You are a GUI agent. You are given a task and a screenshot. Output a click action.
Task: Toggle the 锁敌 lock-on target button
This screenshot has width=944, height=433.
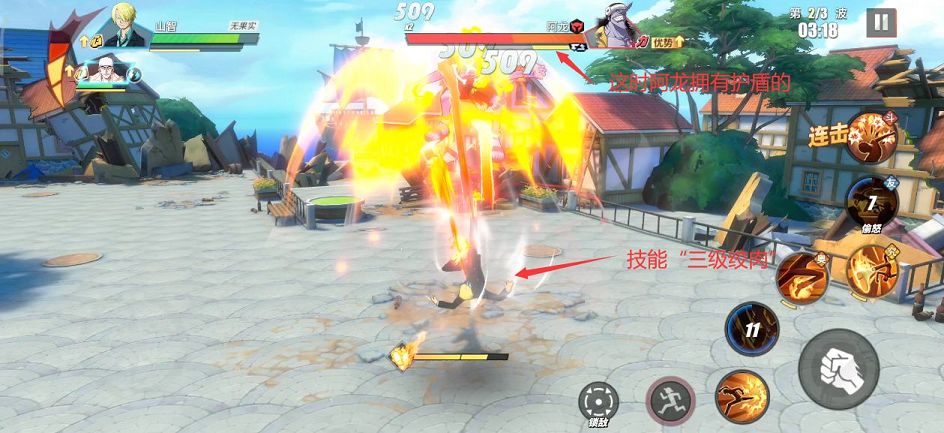pos(598,402)
